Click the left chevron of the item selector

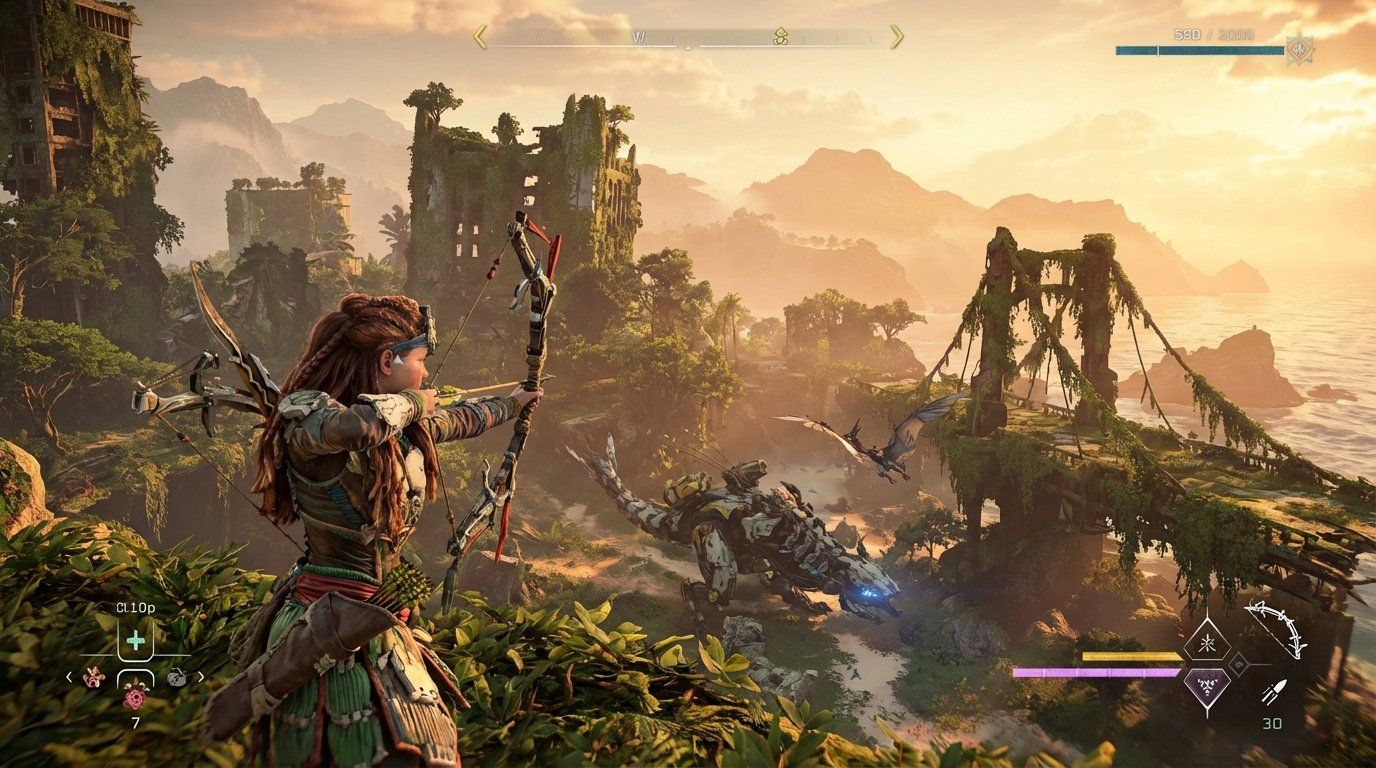[x=68, y=676]
